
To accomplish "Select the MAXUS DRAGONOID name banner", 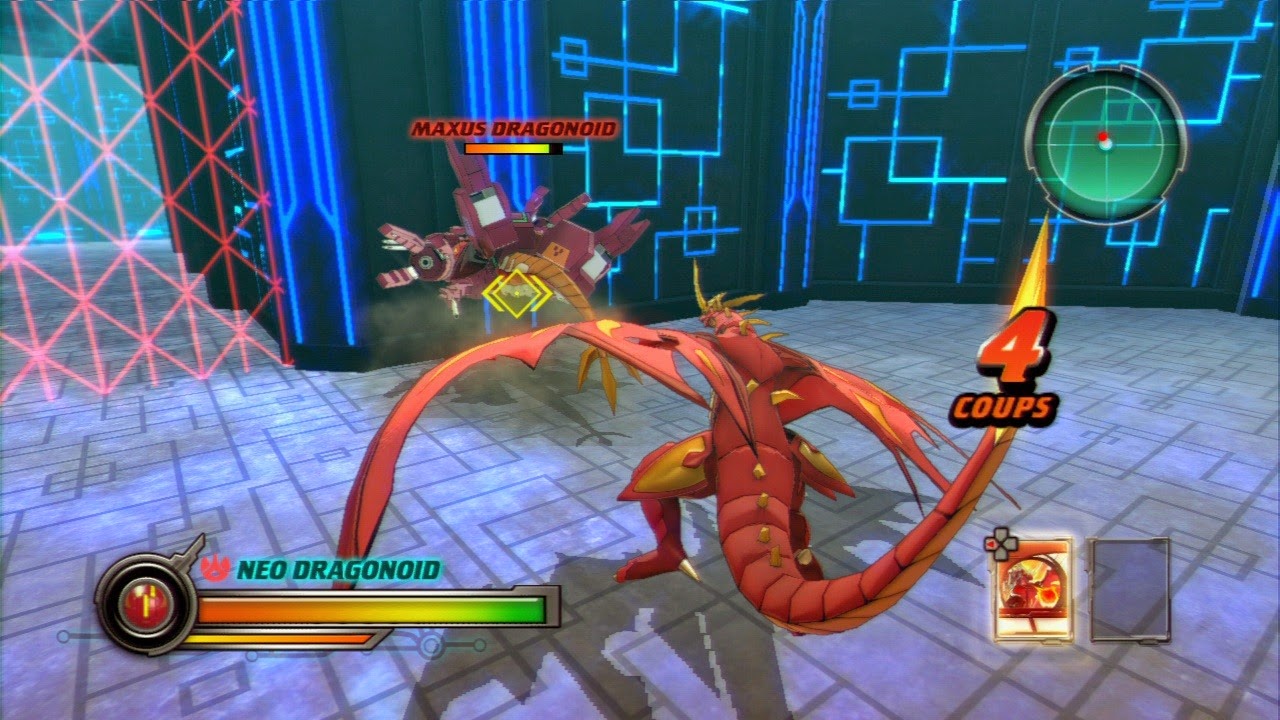I will click(x=516, y=128).
